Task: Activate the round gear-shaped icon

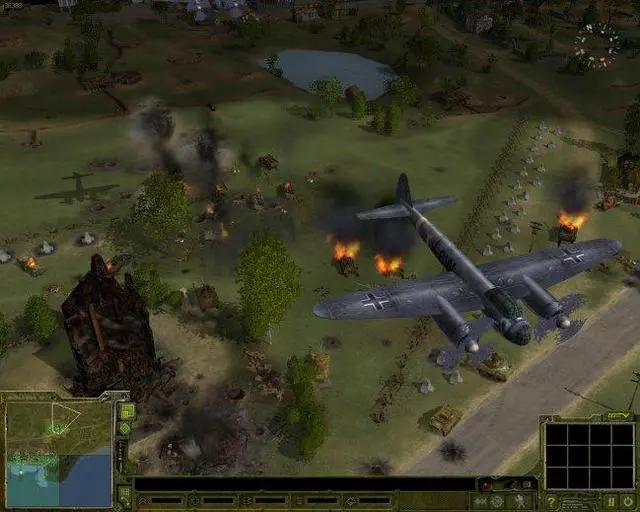Action: 497,501
